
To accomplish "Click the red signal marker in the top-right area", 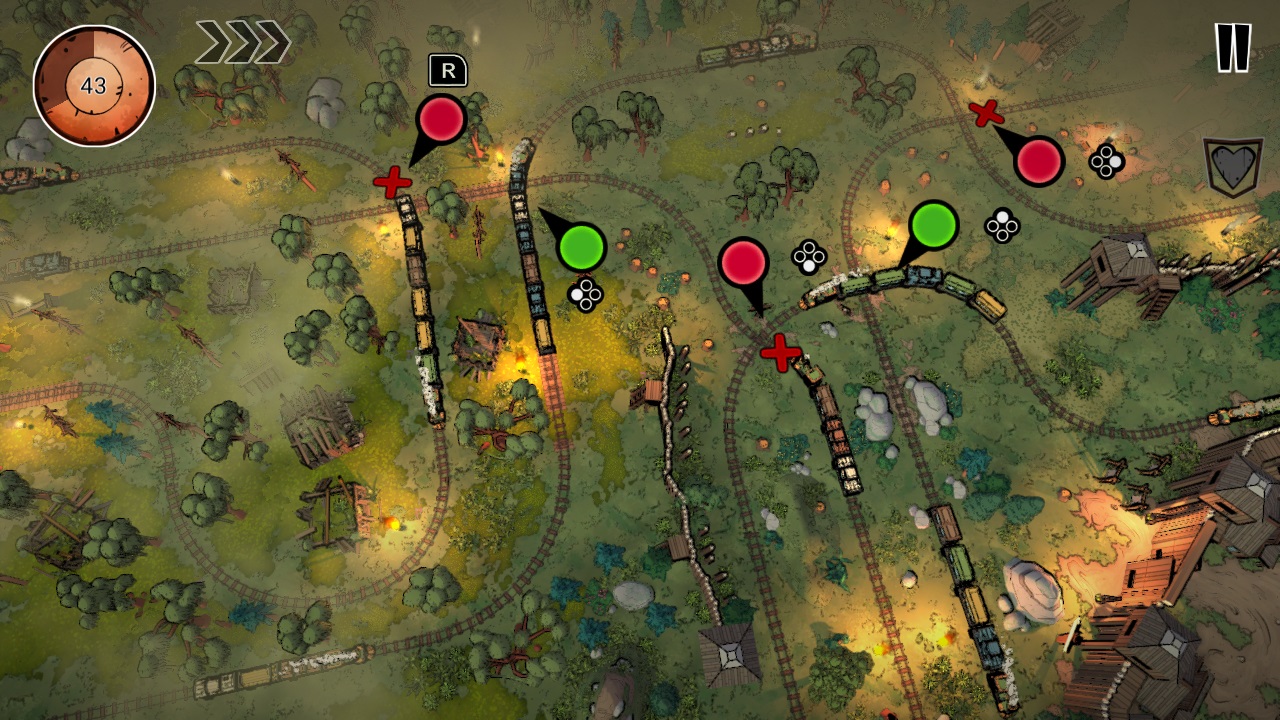I will coord(1038,161).
